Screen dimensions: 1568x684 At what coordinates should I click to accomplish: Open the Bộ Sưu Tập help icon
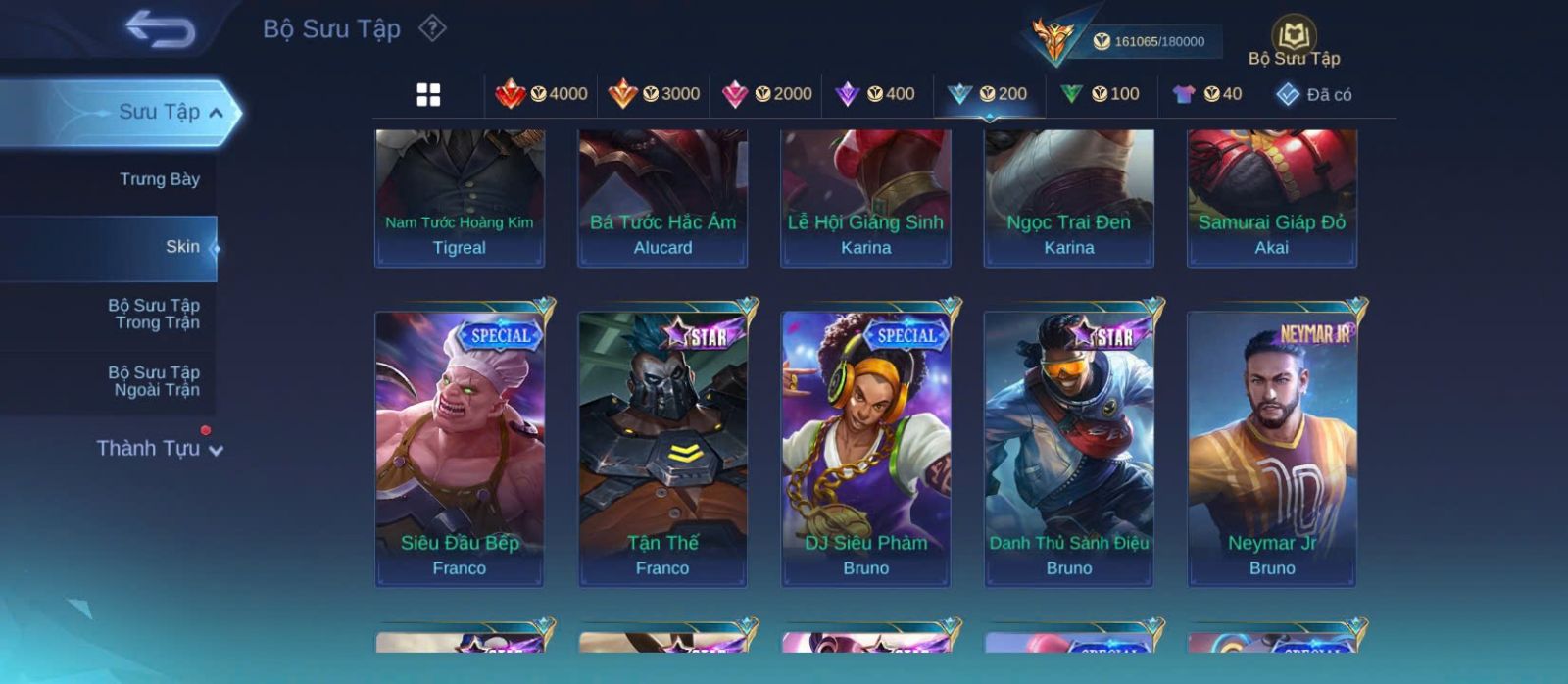click(432, 28)
